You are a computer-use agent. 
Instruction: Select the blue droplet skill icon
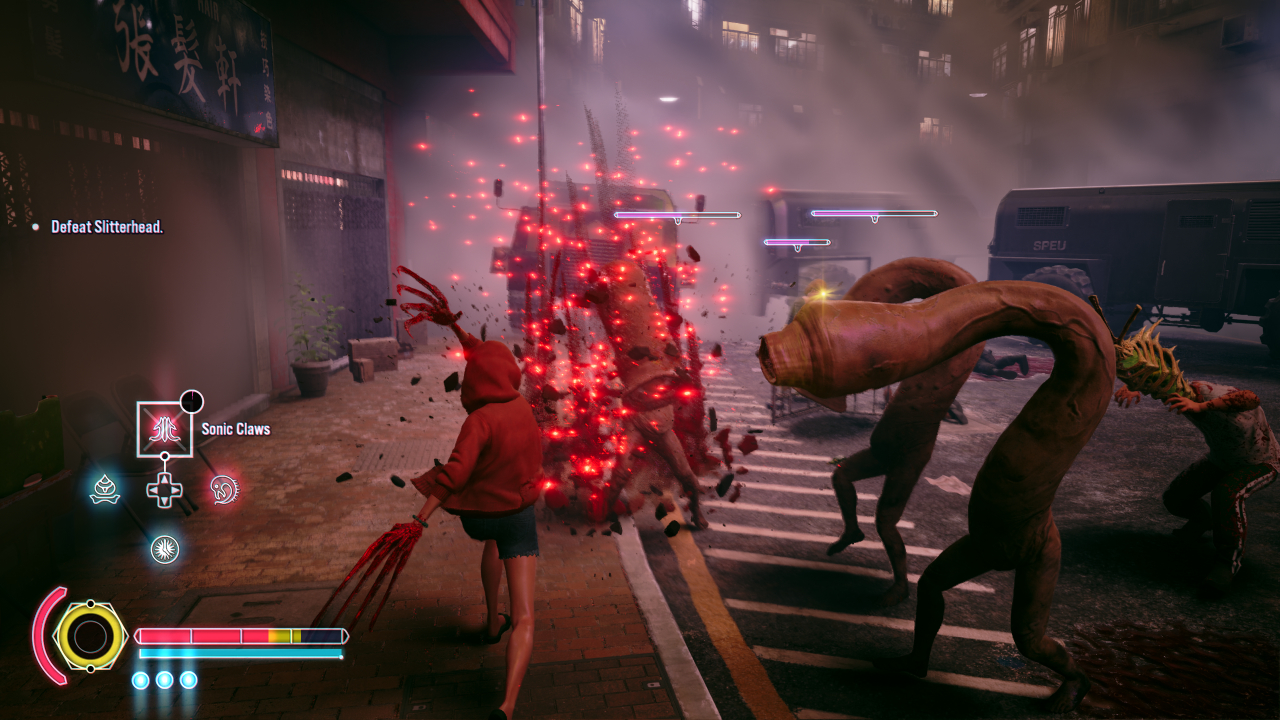(x=105, y=489)
